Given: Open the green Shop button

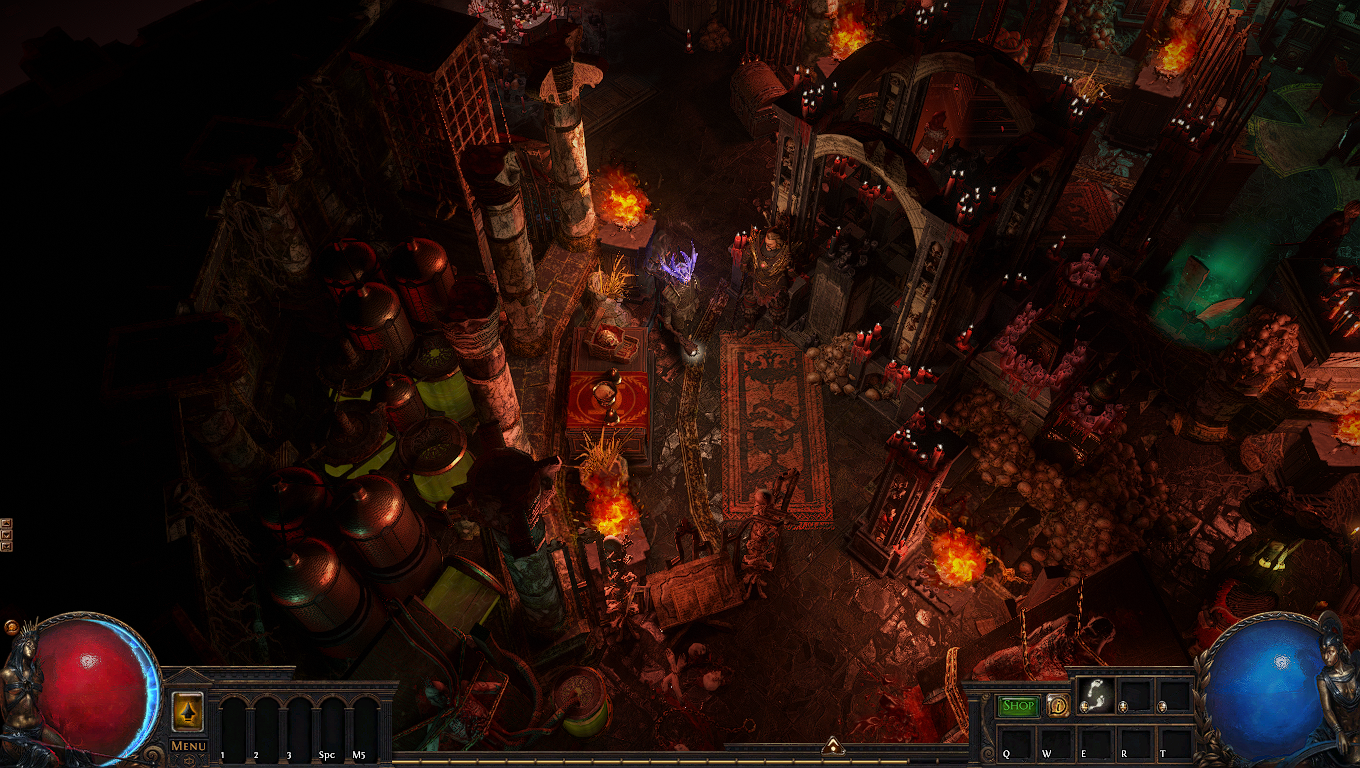Looking at the screenshot, I should (1019, 706).
